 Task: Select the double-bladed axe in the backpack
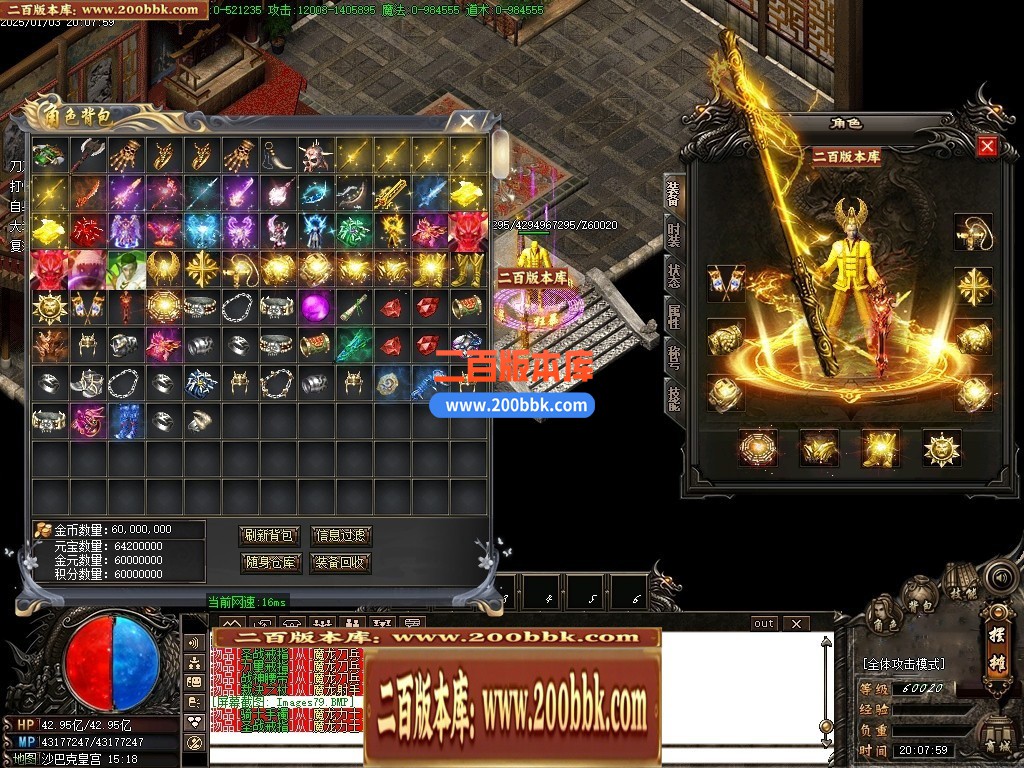pos(87,155)
